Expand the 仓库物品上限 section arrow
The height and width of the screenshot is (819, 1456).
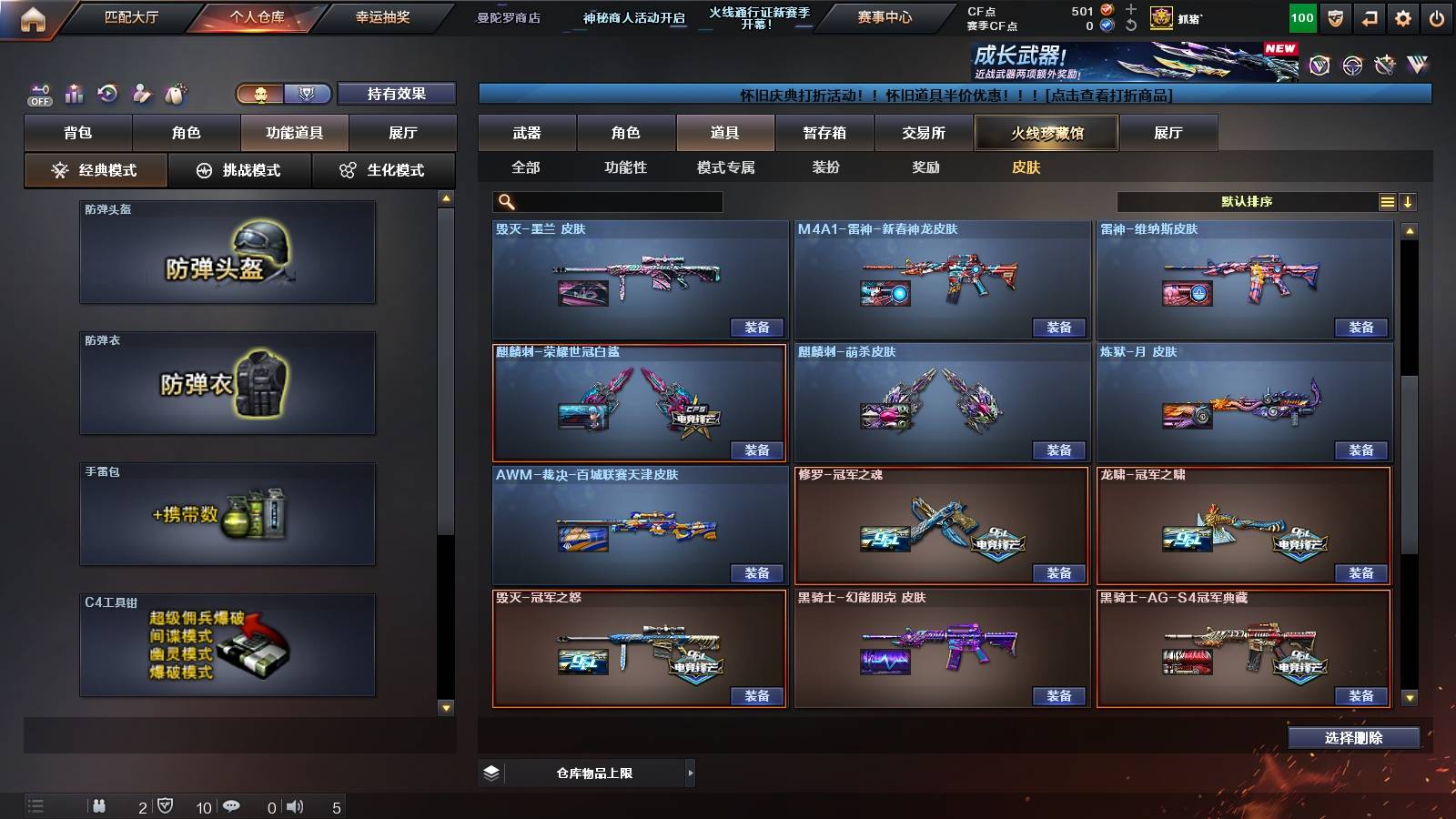[691, 773]
